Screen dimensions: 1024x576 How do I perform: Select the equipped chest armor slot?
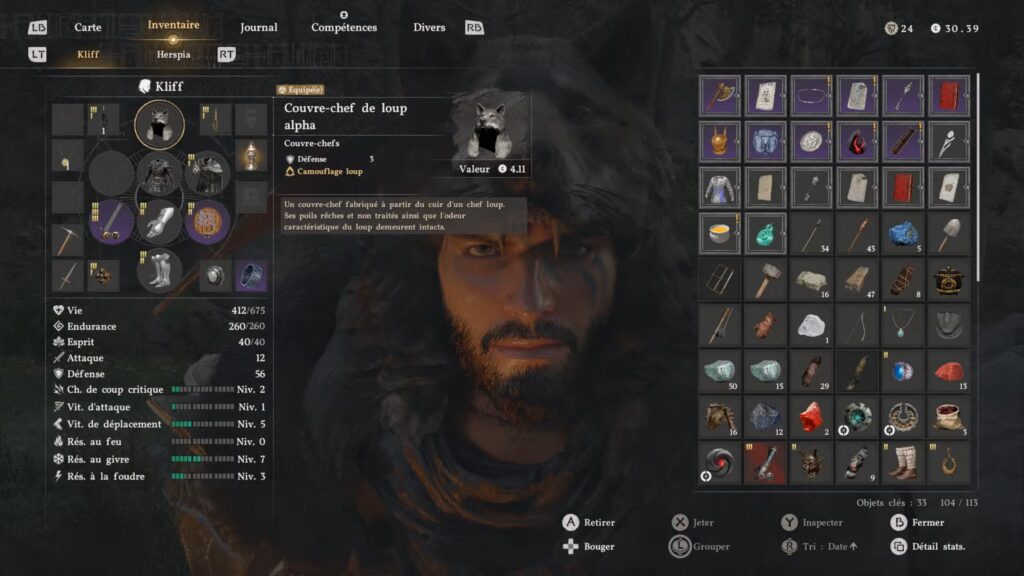click(x=159, y=173)
